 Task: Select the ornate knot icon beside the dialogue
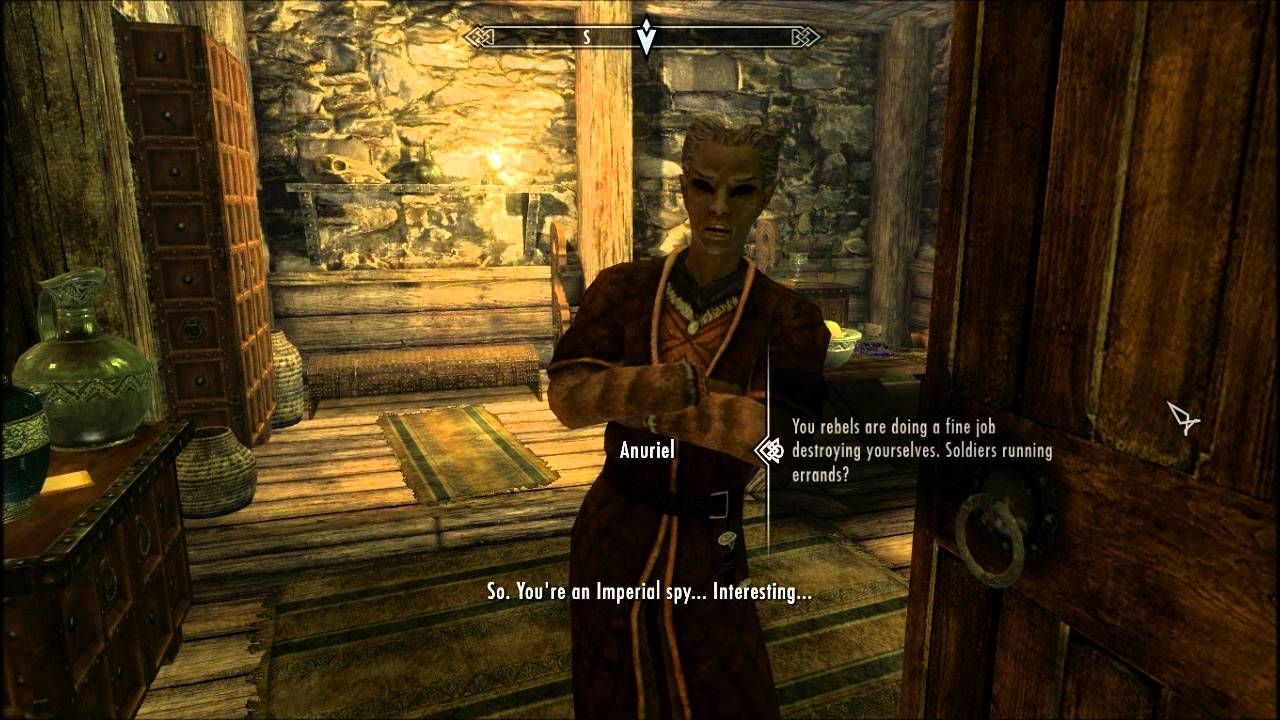769,450
